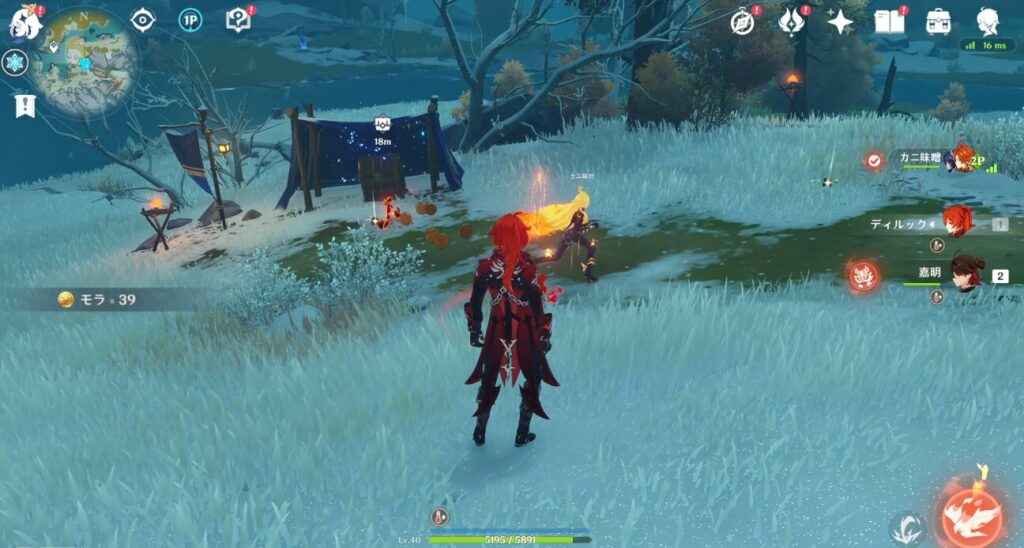
Task: Open the Wish four-pointed star icon
Action: (x=840, y=22)
